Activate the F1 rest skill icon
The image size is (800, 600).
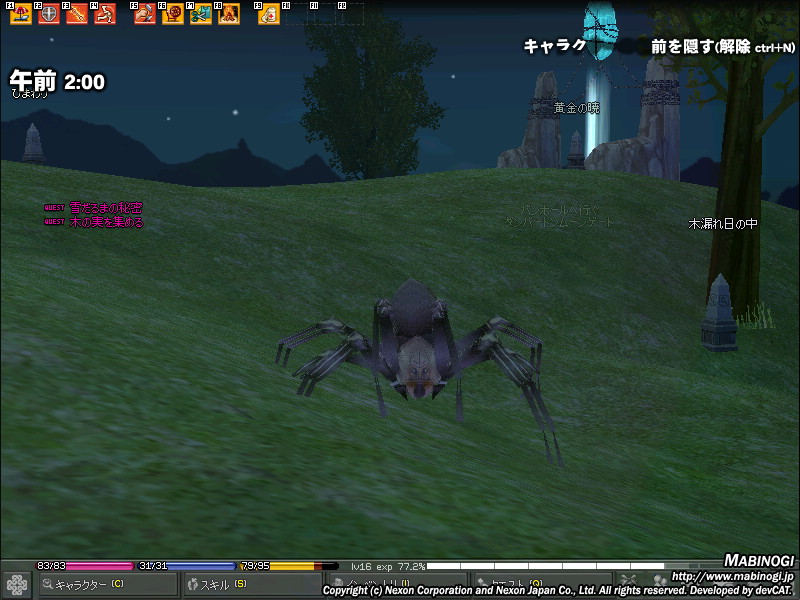[x=21, y=15]
